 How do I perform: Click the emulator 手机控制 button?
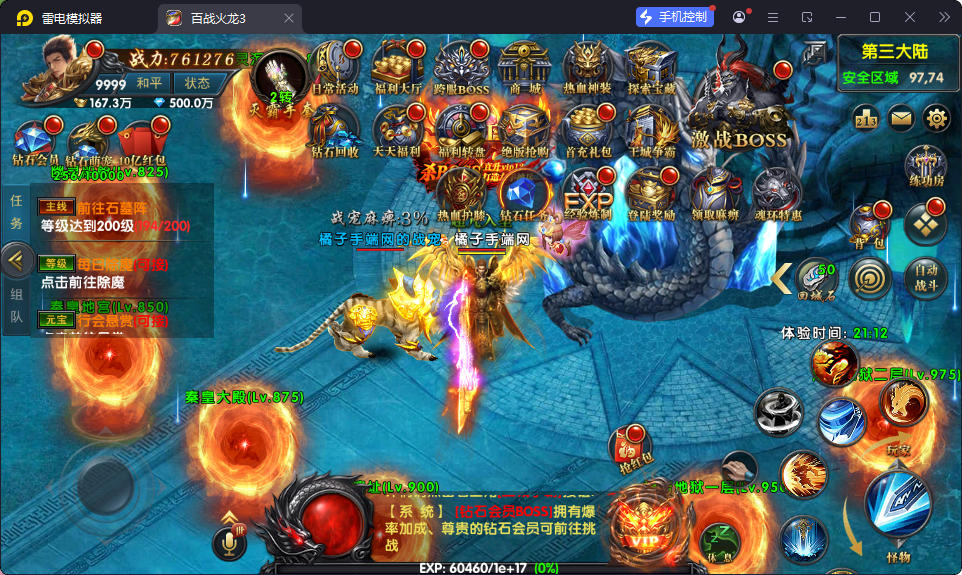pos(675,17)
